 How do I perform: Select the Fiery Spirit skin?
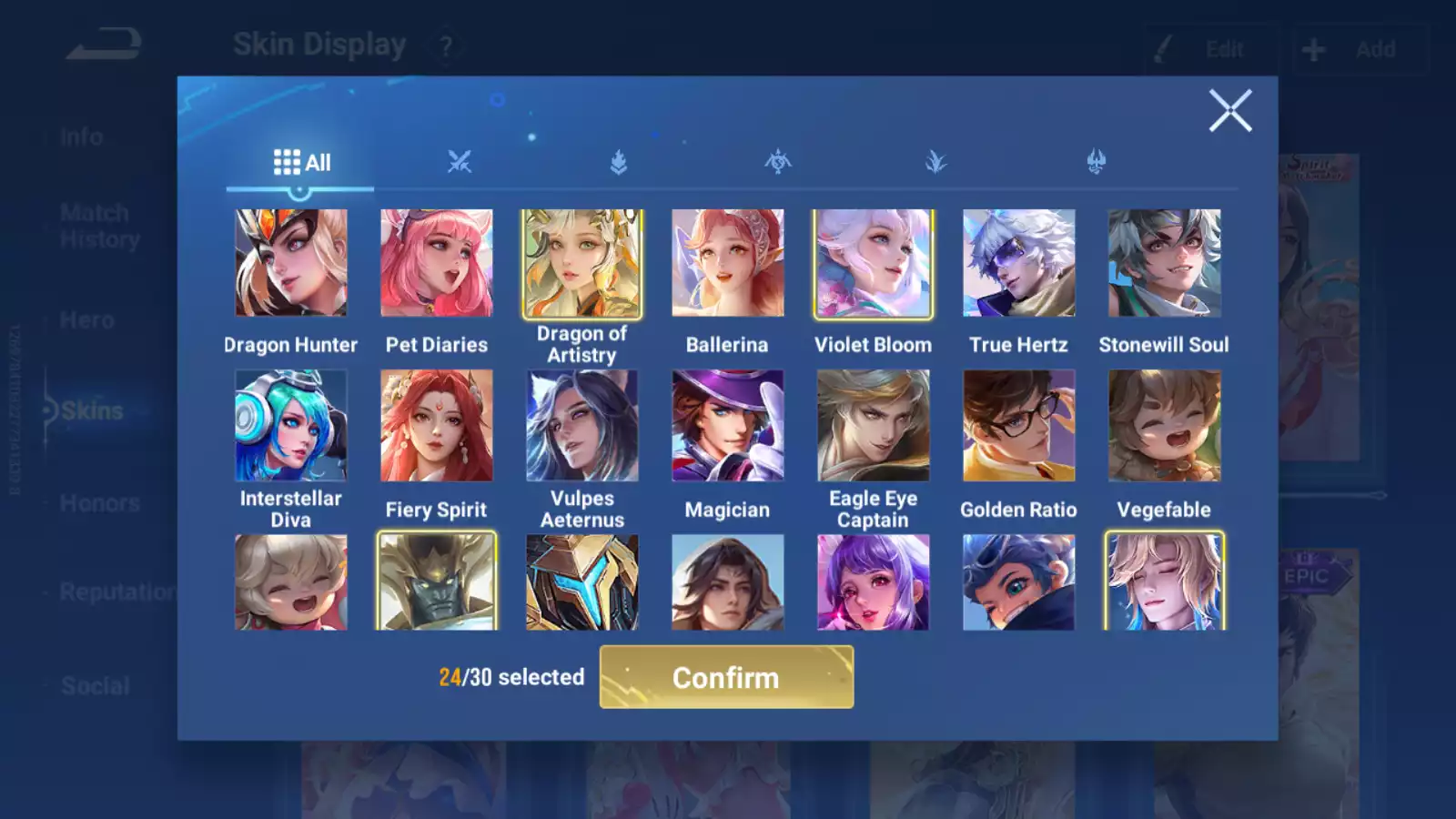[x=437, y=425]
